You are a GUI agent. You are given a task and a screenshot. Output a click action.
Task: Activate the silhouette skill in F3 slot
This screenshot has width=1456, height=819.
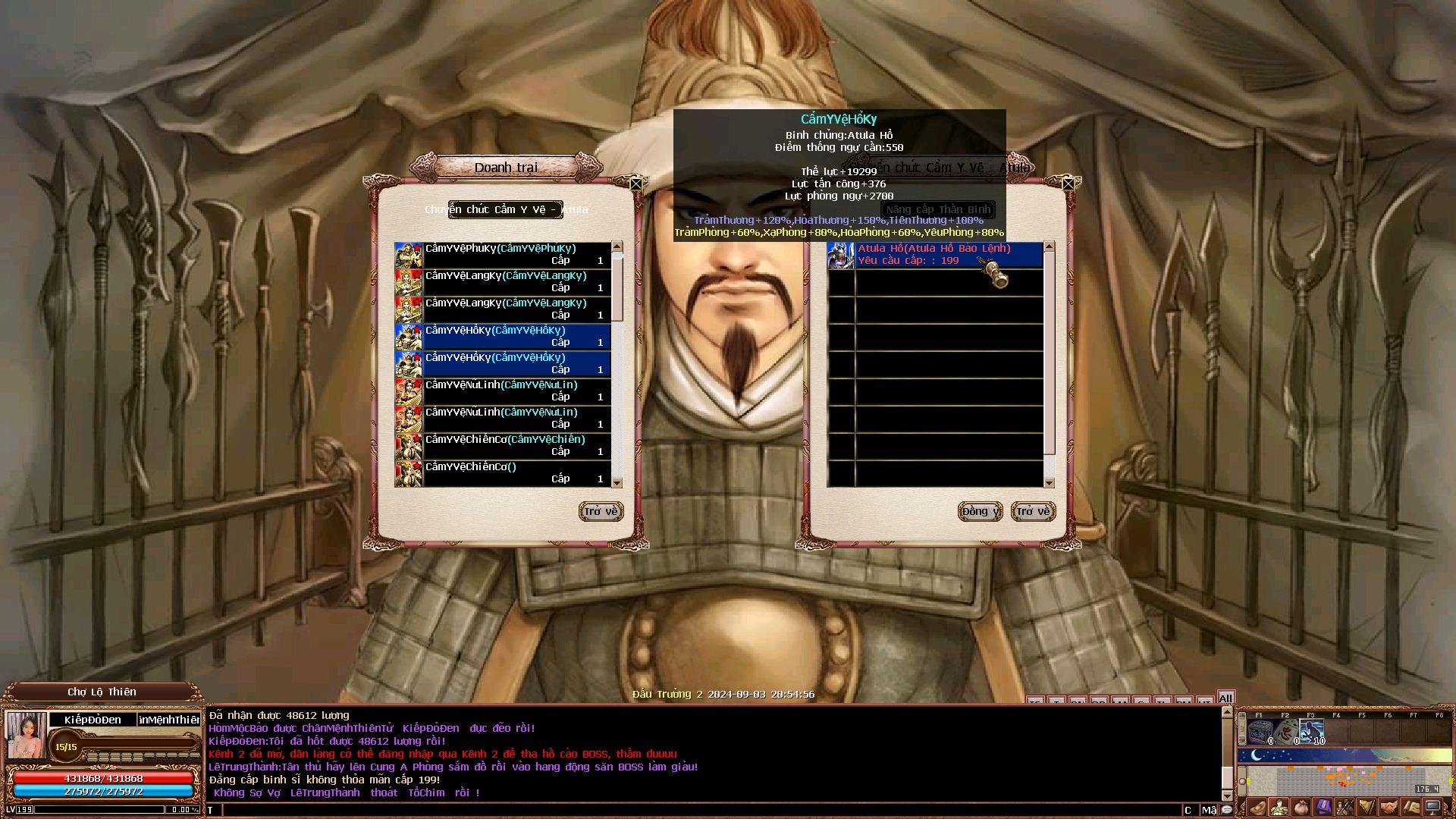coord(1312,733)
